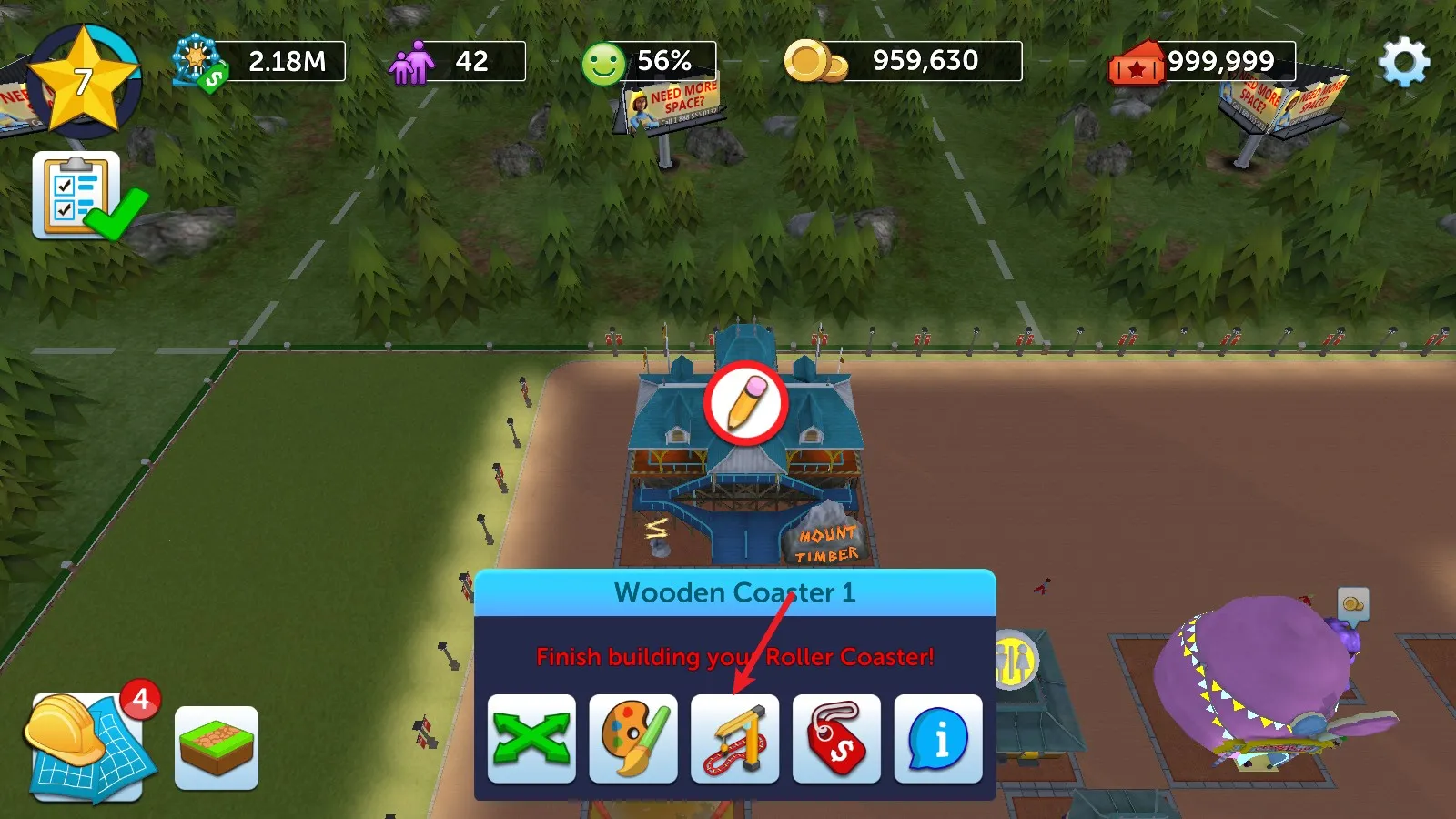Tap the purple guests count icon
Image resolution: width=1456 pixels, height=819 pixels.
point(412,63)
